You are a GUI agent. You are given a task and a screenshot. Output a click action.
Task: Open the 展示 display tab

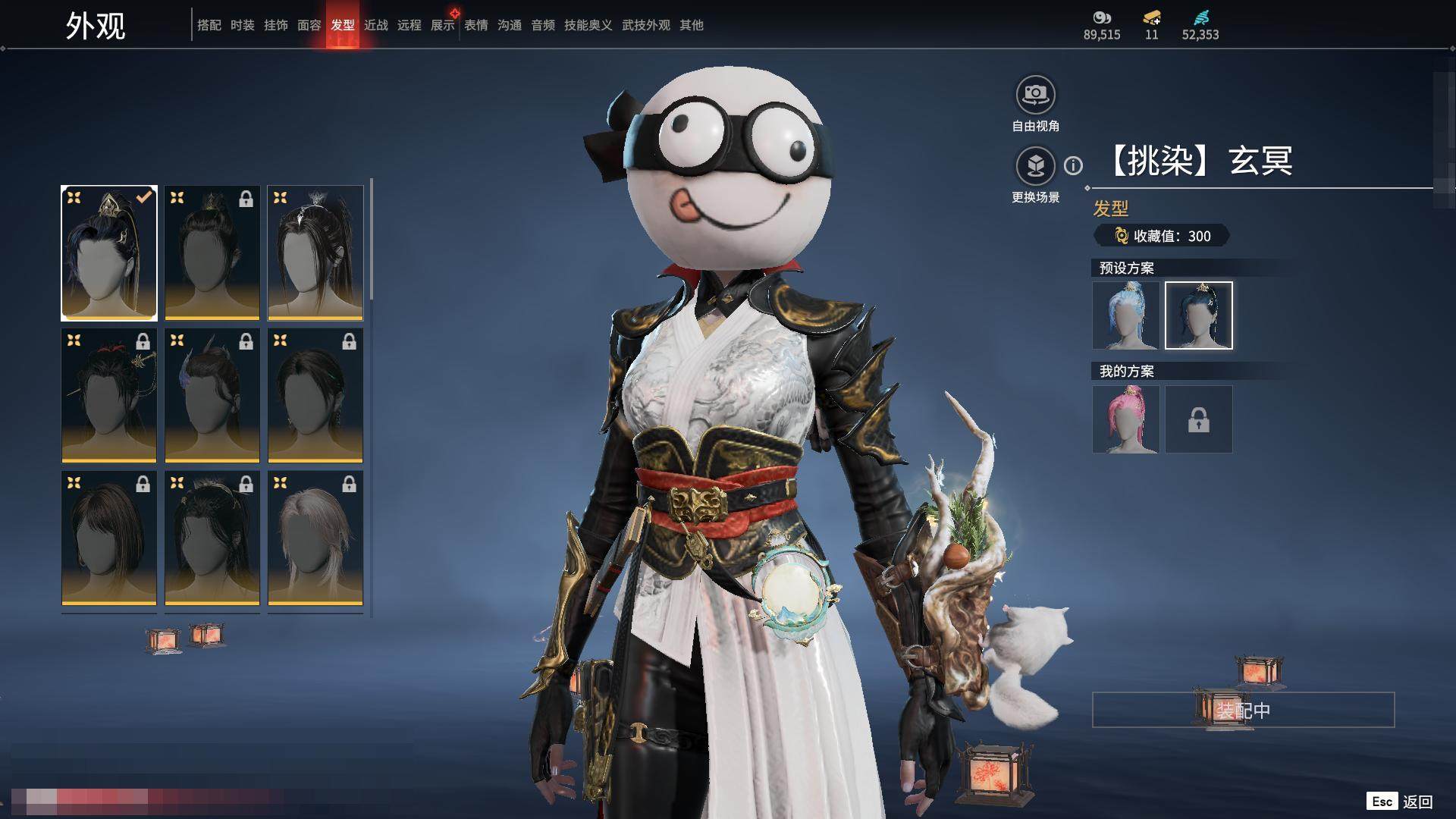[443, 25]
